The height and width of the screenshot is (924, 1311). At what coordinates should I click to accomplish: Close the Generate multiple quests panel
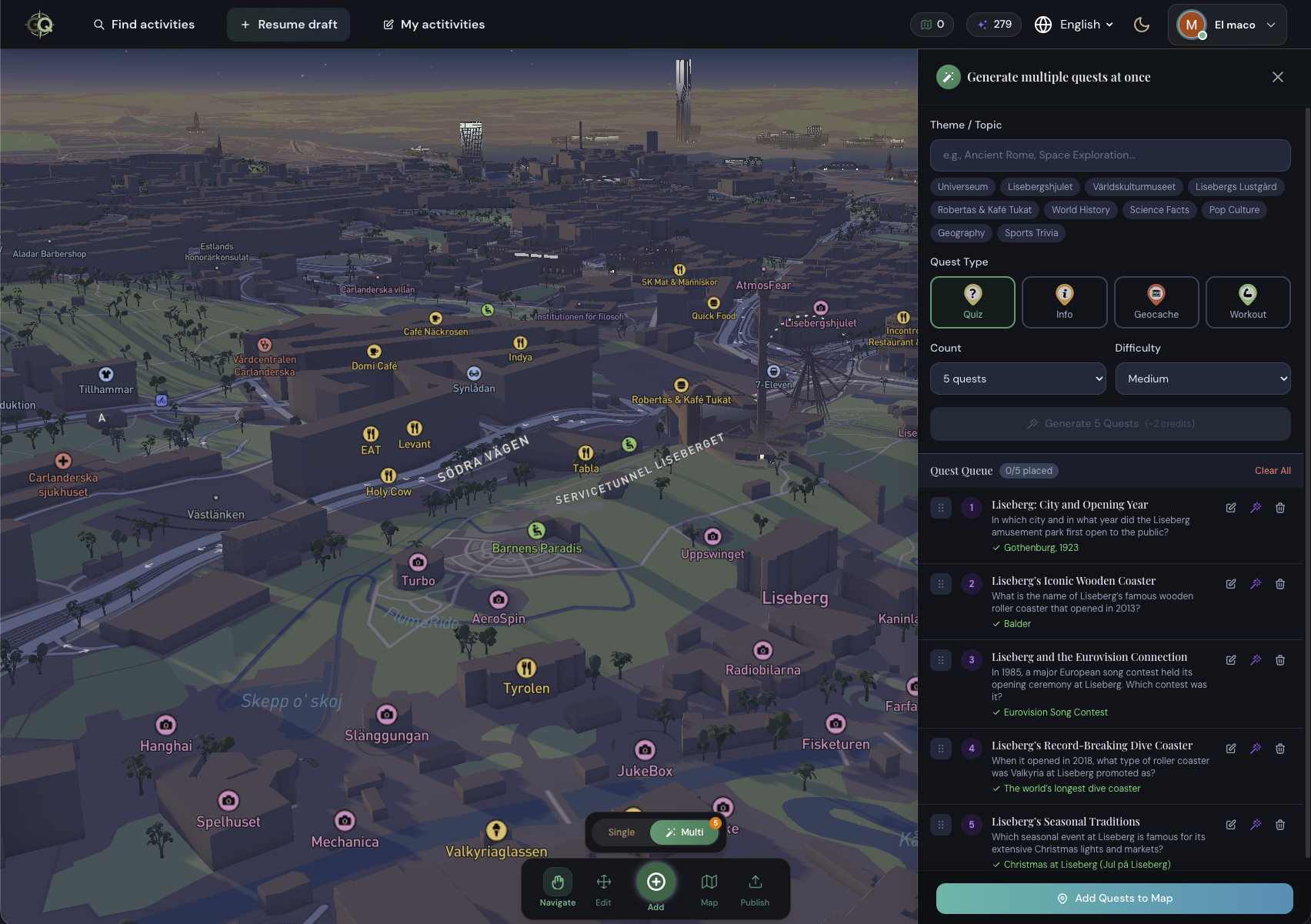pyautogui.click(x=1278, y=77)
